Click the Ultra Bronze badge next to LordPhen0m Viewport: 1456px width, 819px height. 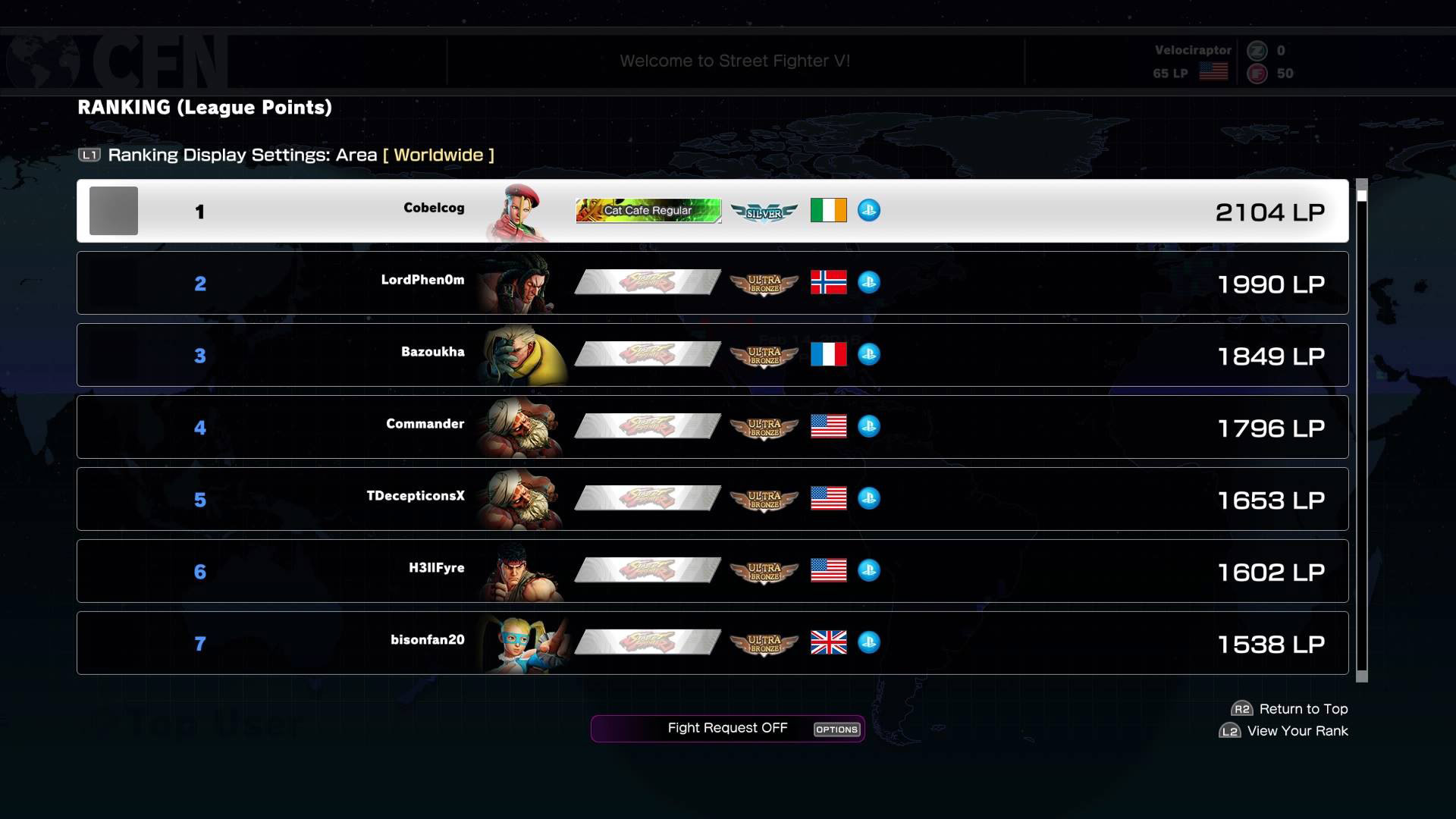[x=764, y=282]
